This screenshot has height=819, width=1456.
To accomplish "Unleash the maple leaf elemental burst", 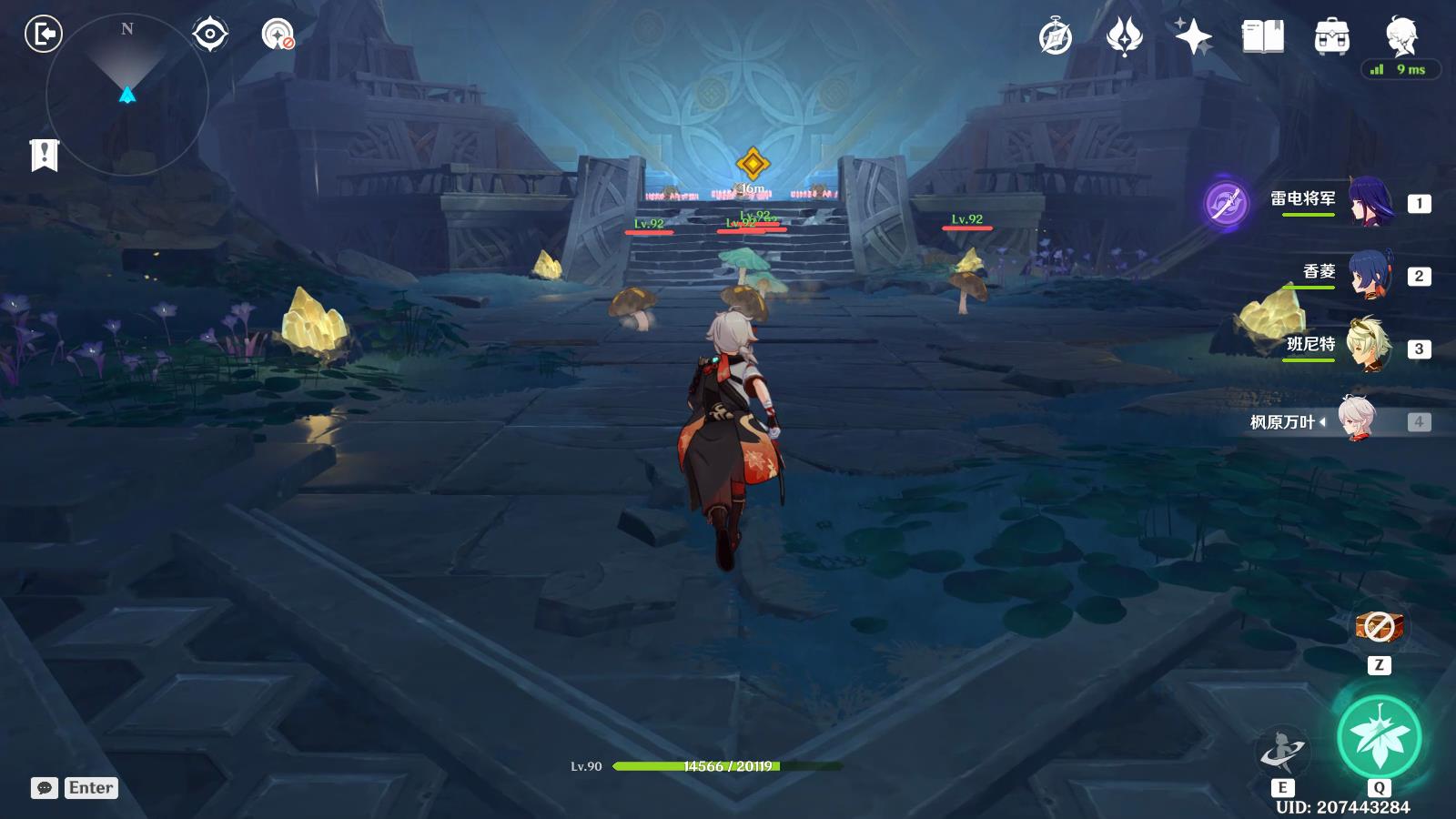I will click(x=1379, y=737).
